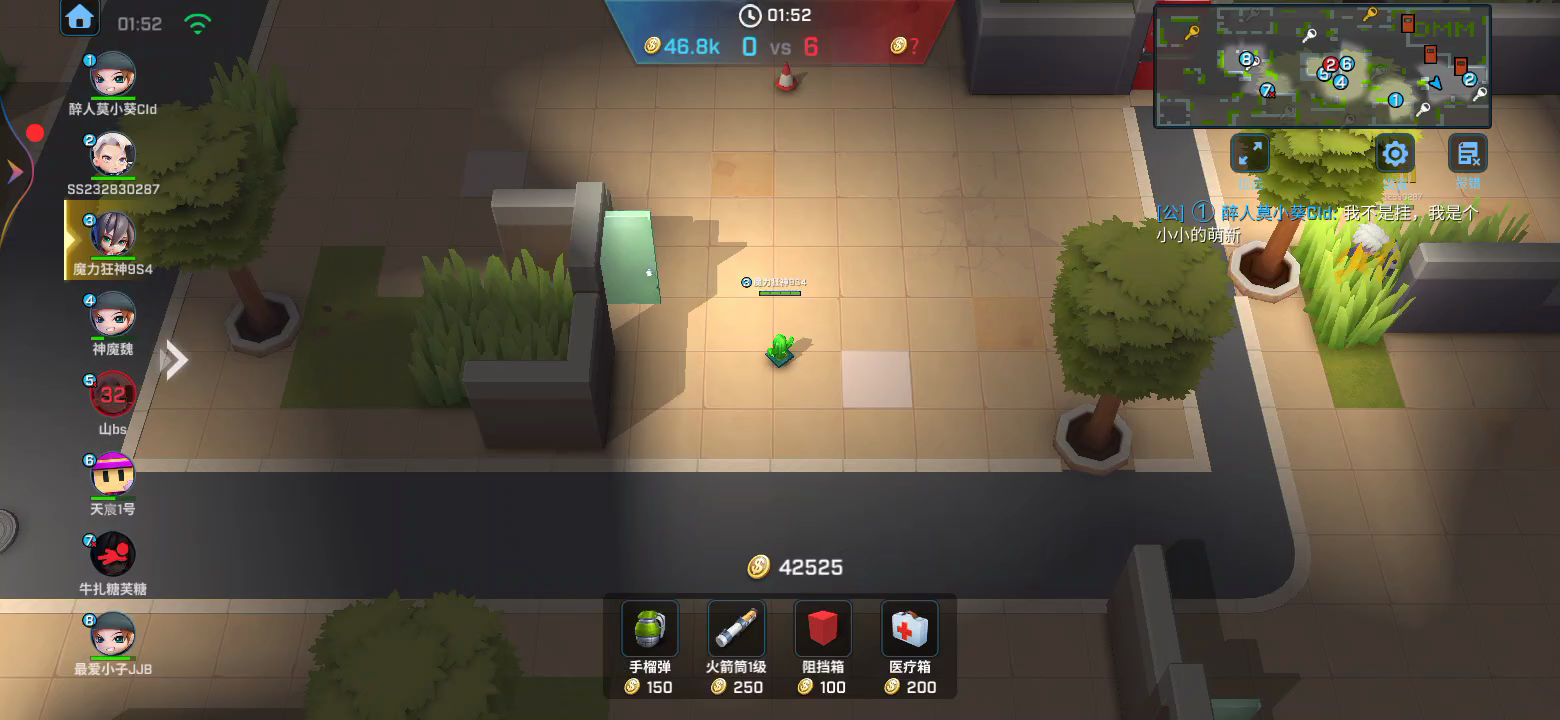This screenshot has width=1560, height=720.
Task: Select player 1 醉人莫小葵Cld's avatar
Action: click(113, 75)
